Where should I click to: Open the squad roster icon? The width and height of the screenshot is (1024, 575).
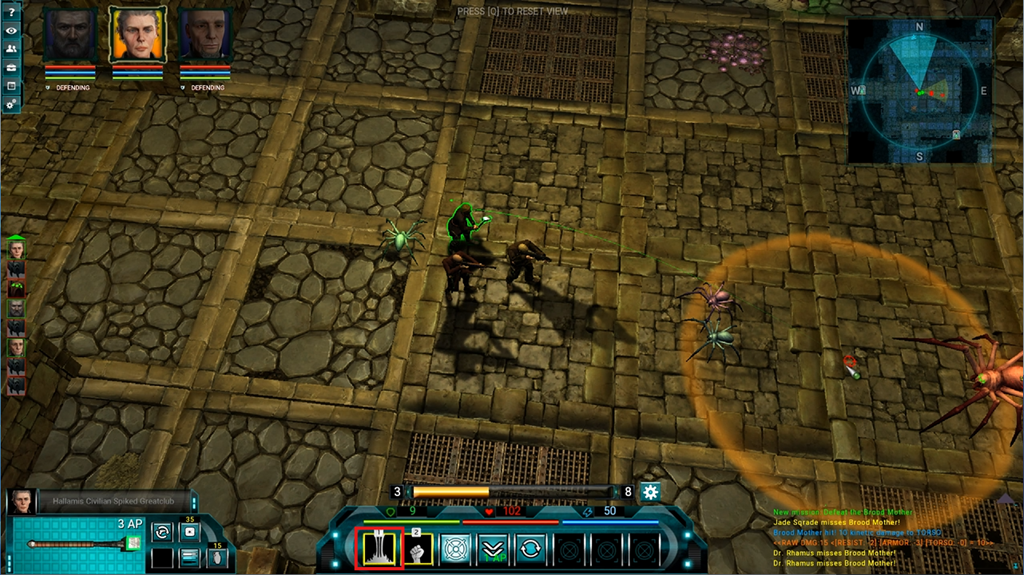11,48
